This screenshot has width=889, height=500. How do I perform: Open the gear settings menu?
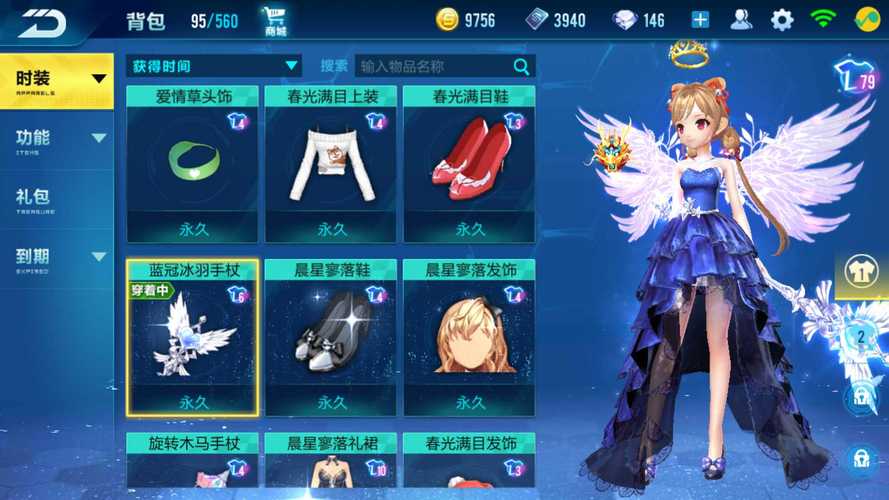(x=781, y=20)
